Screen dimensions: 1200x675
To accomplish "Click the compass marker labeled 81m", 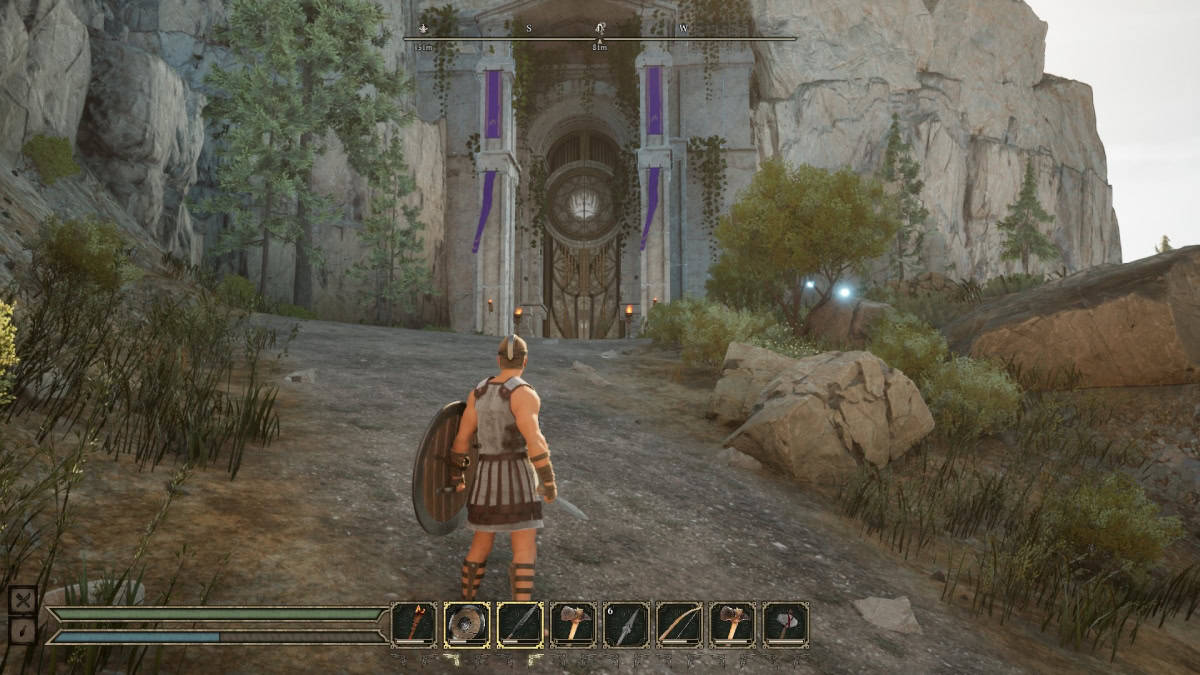I will coord(600,29).
